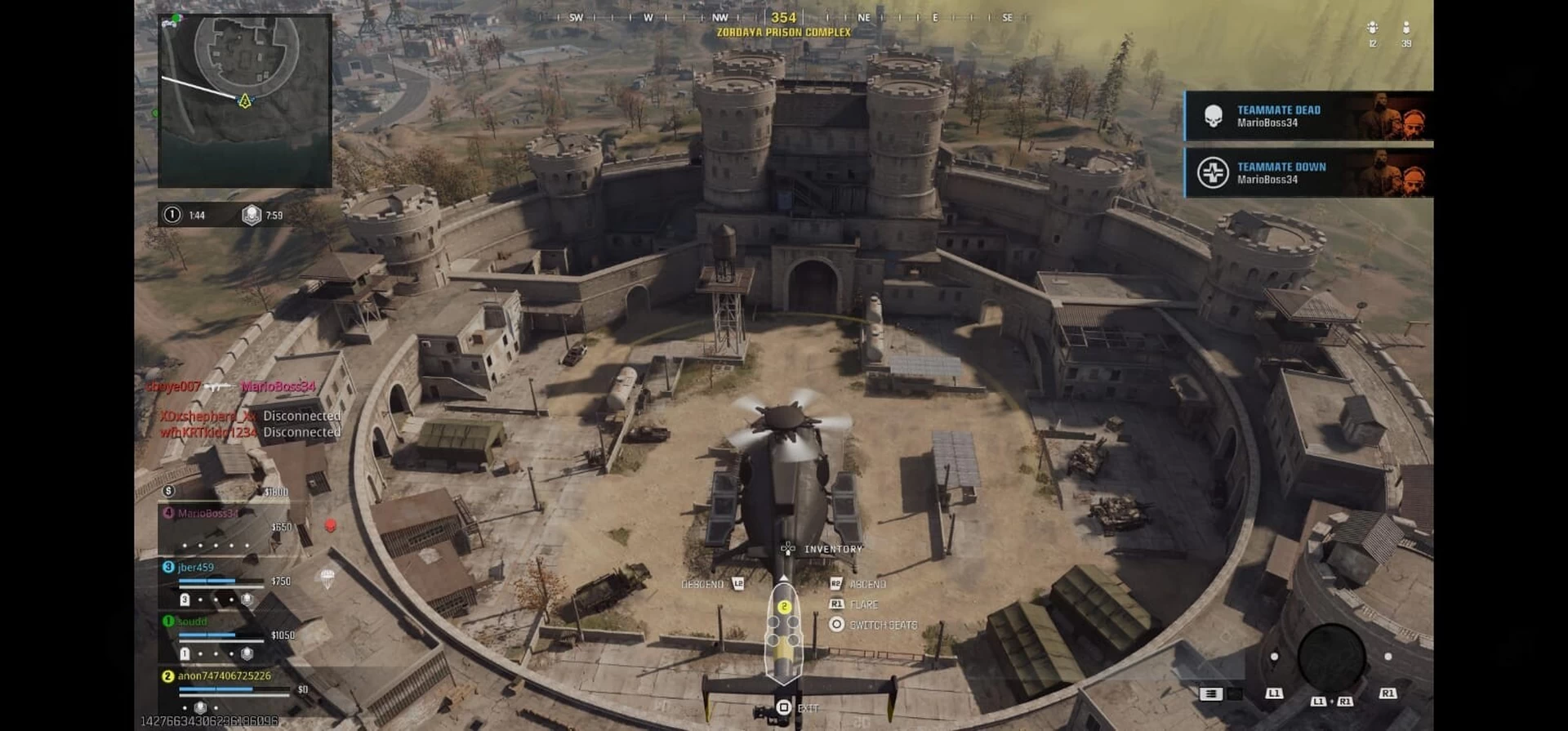Click the helicopter seat diagram's yellow pilot seat
This screenshot has height=731, width=1568.
[x=784, y=607]
